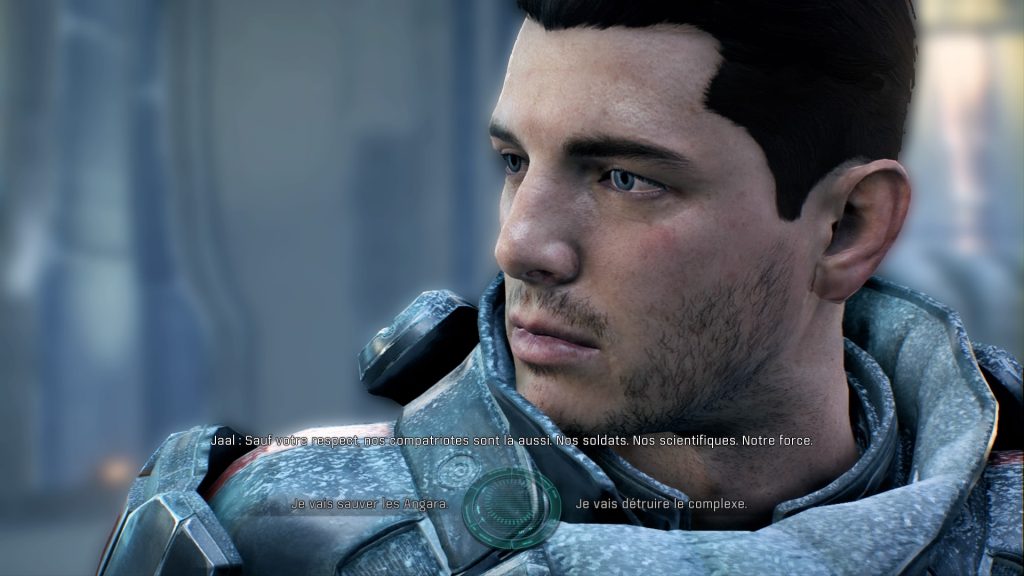Image resolution: width=1024 pixels, height=576 pixels.
Task: Choose "Je vais sauver les Angara" reply
Action: [370, 504]
